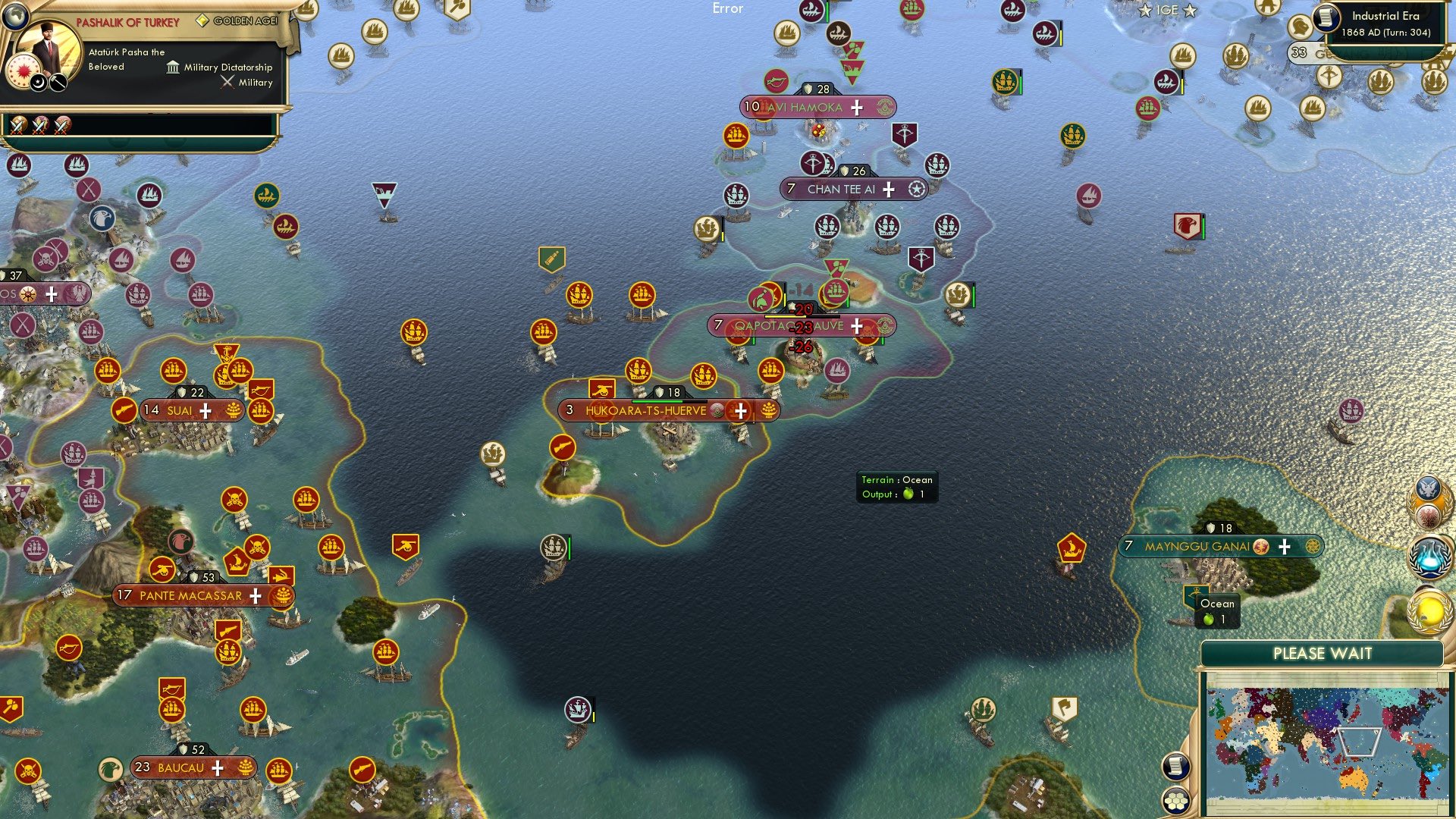Screen dimensions: 1456x819
Task: Open the science flask notification medallion
Action: [1428, 556]
